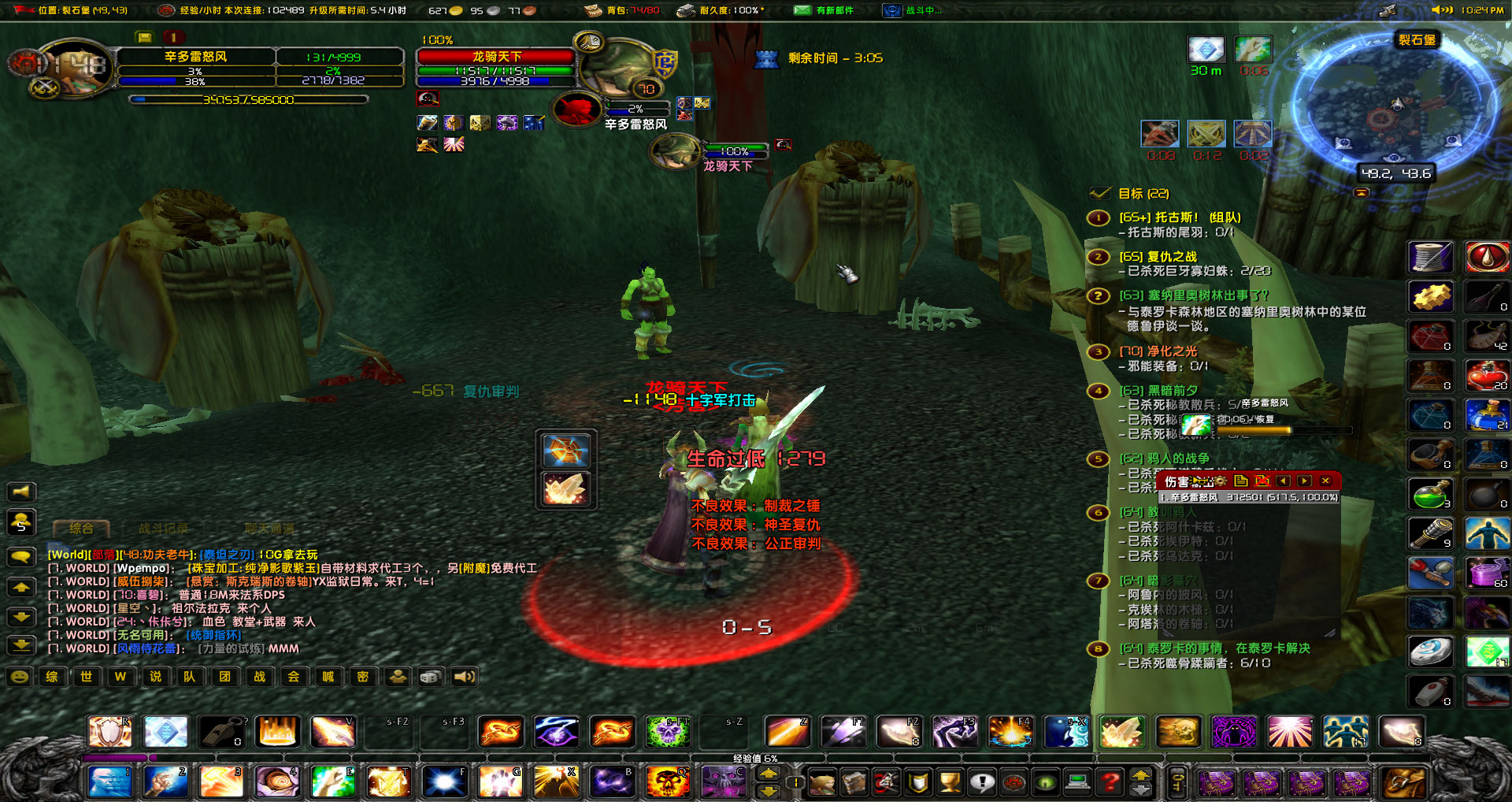Image resolution: width=1512 pixels, height=802 pixels.
Task: Click the raid target marker icon near chat
Action: 398,677
